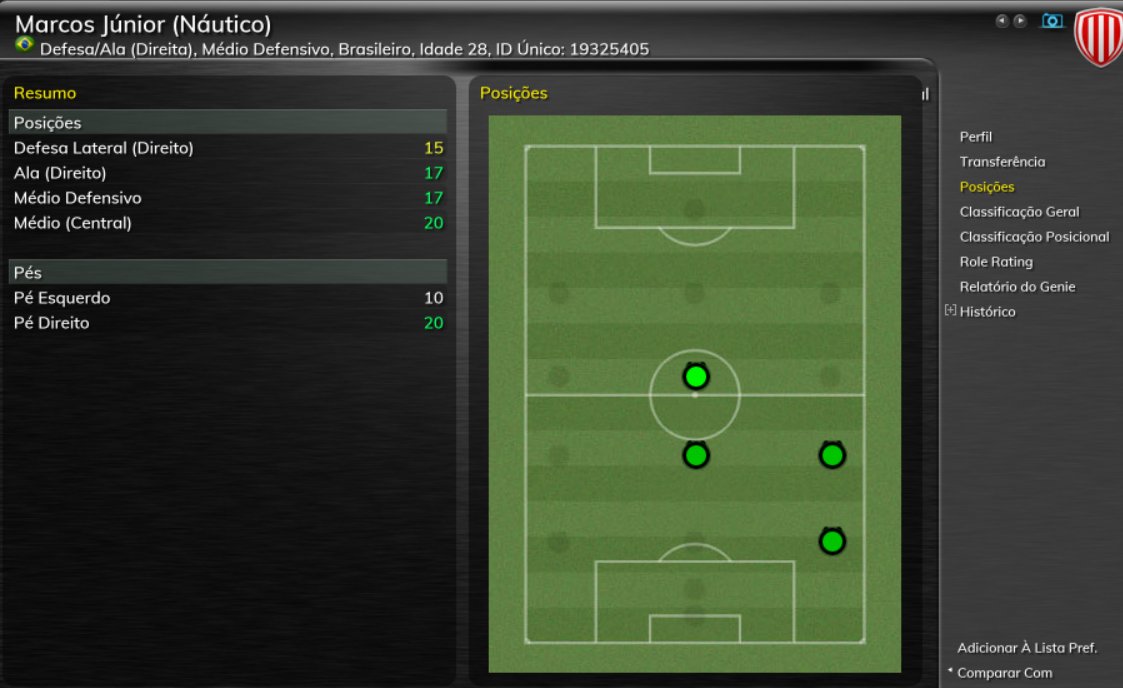Click the Náutico club crest
The width and height of the screenshot is (1123, 688).
(x=1098, y=38)
